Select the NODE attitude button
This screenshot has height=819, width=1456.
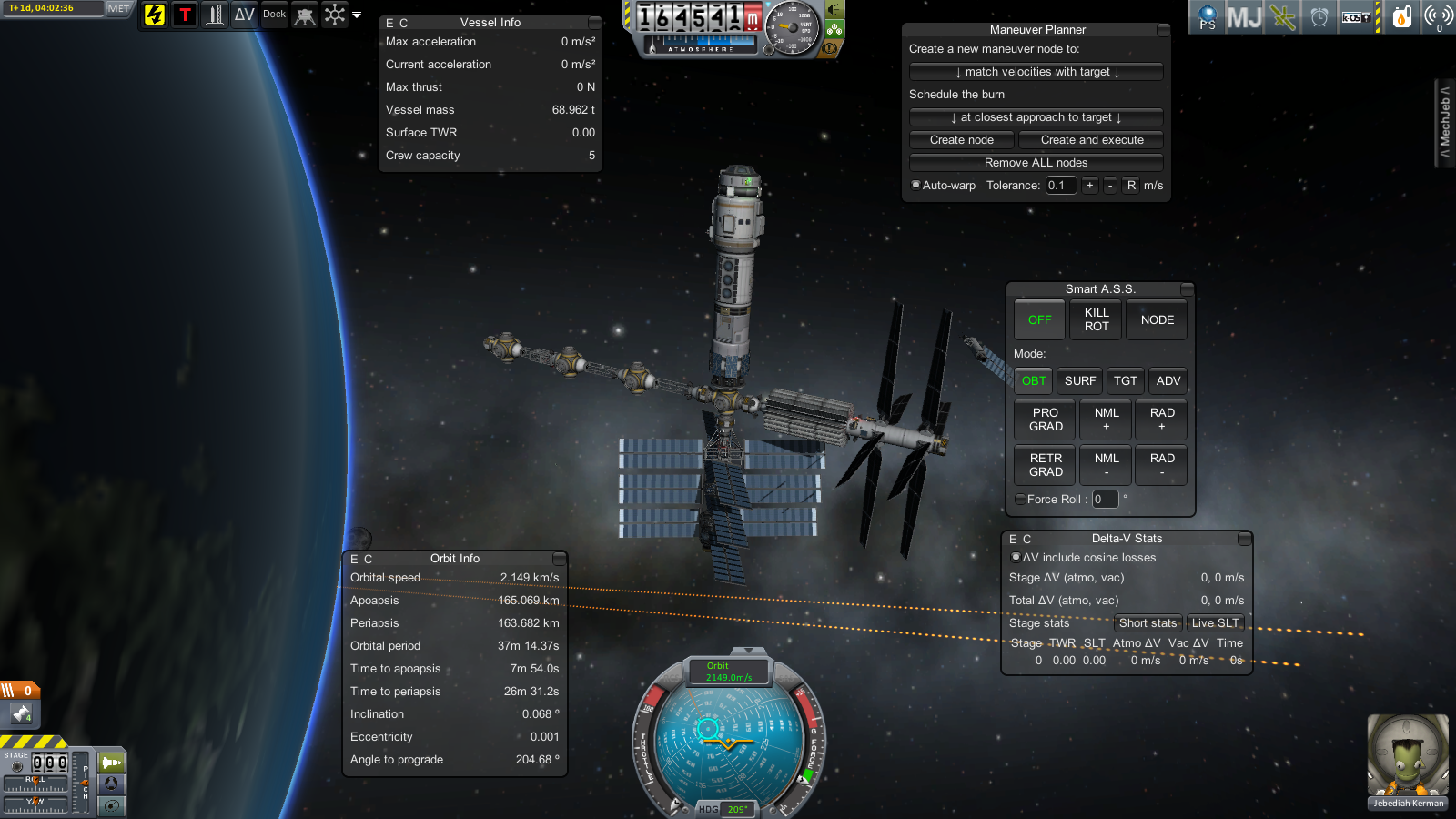point(1157,320)
